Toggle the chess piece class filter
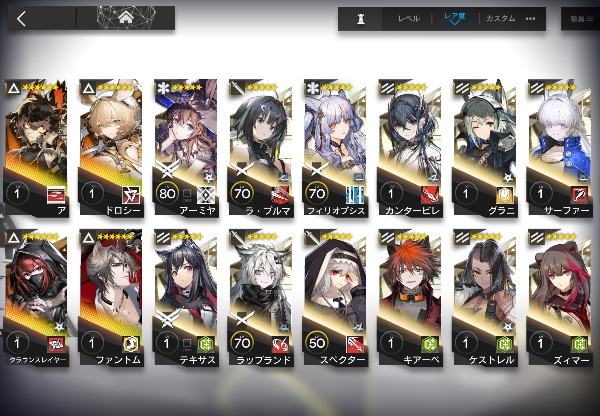The height and width of the screenshot is (416, 600). tap(360, 19)
